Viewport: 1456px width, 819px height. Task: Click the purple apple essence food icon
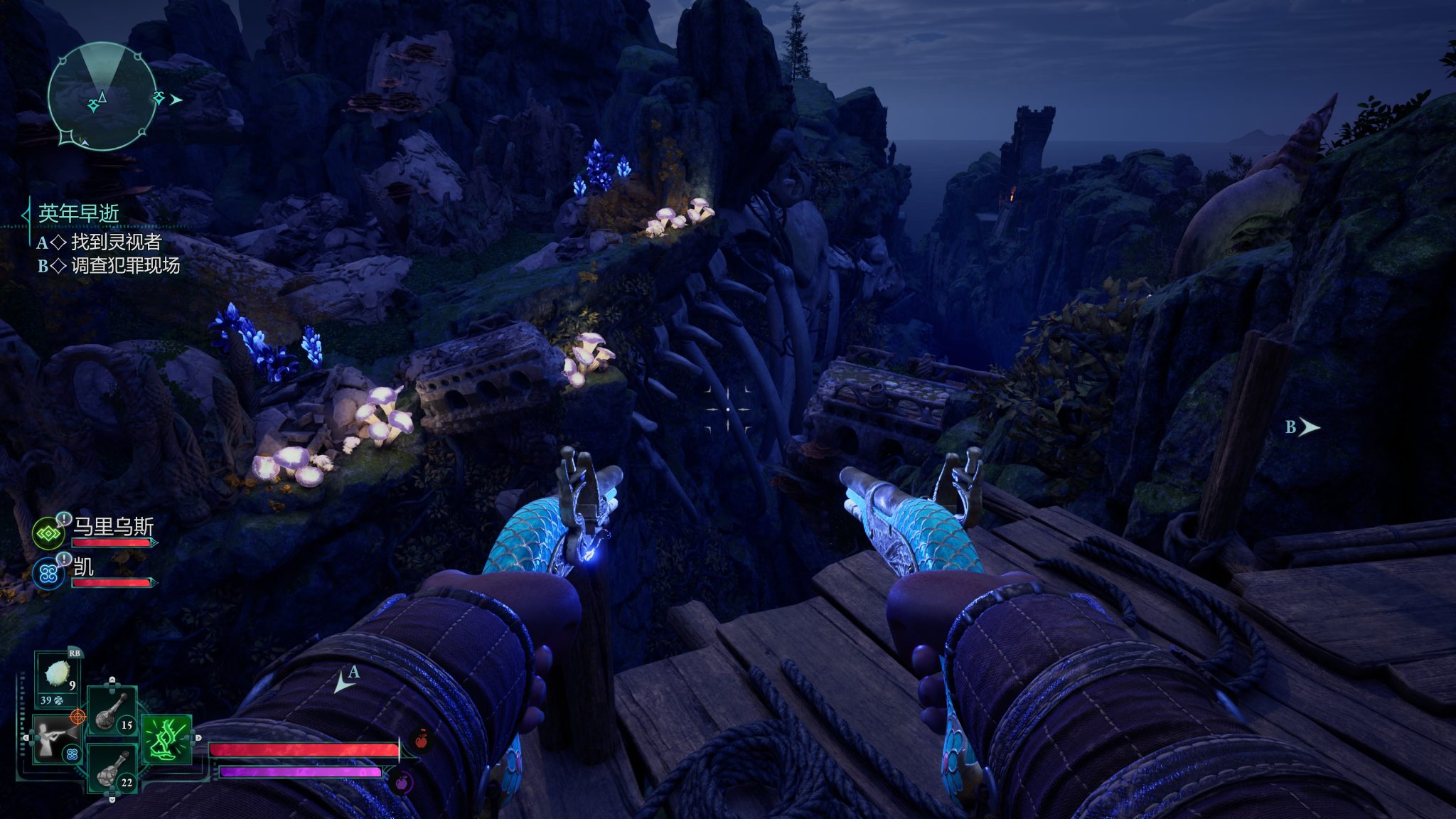click(x=402, y=783)
